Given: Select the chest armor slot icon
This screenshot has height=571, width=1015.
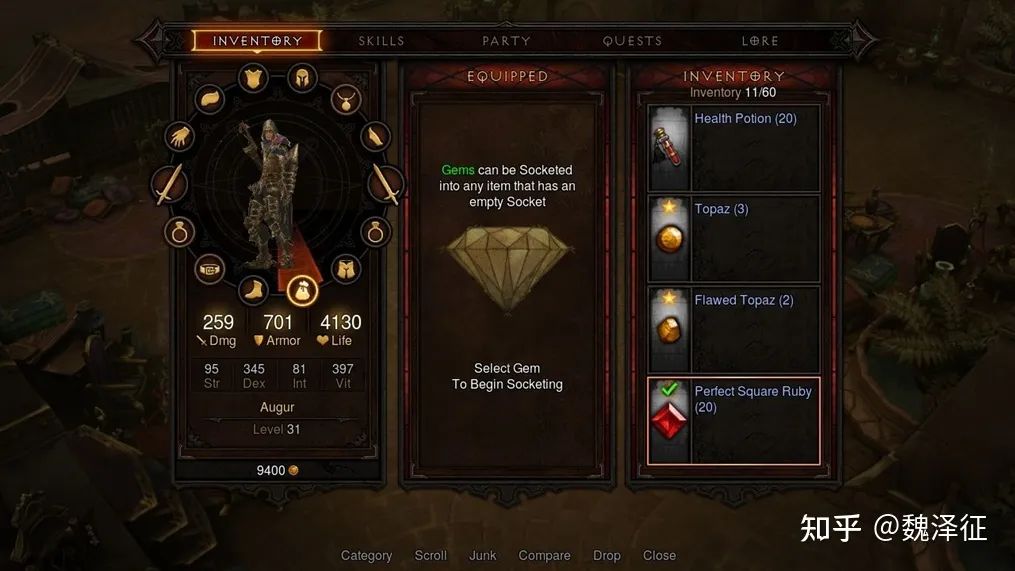Looking at the screenshot, I should (253, 78).
